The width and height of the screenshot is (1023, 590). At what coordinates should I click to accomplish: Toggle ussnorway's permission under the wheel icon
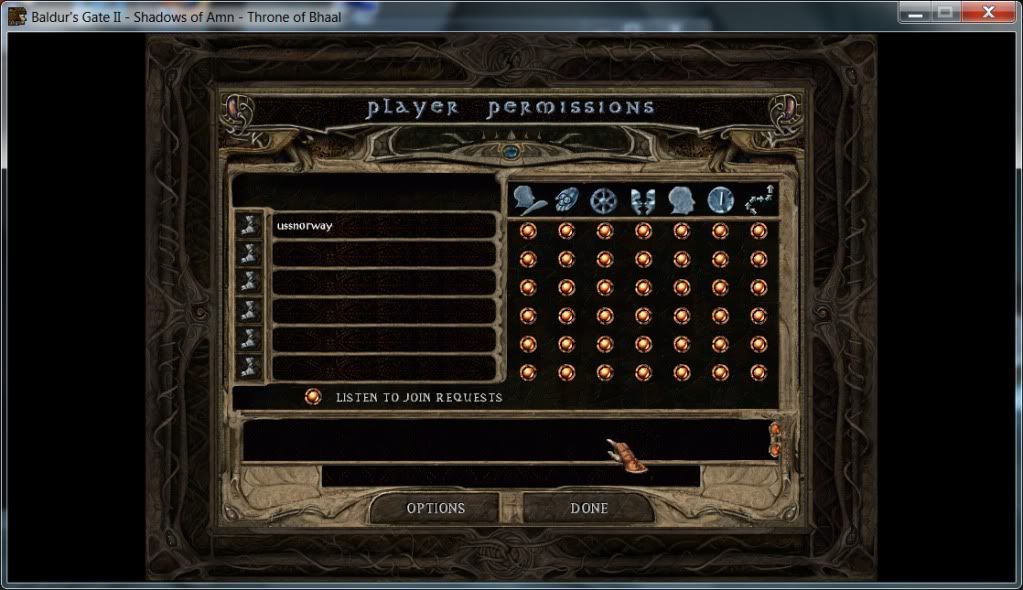(604, 231)
